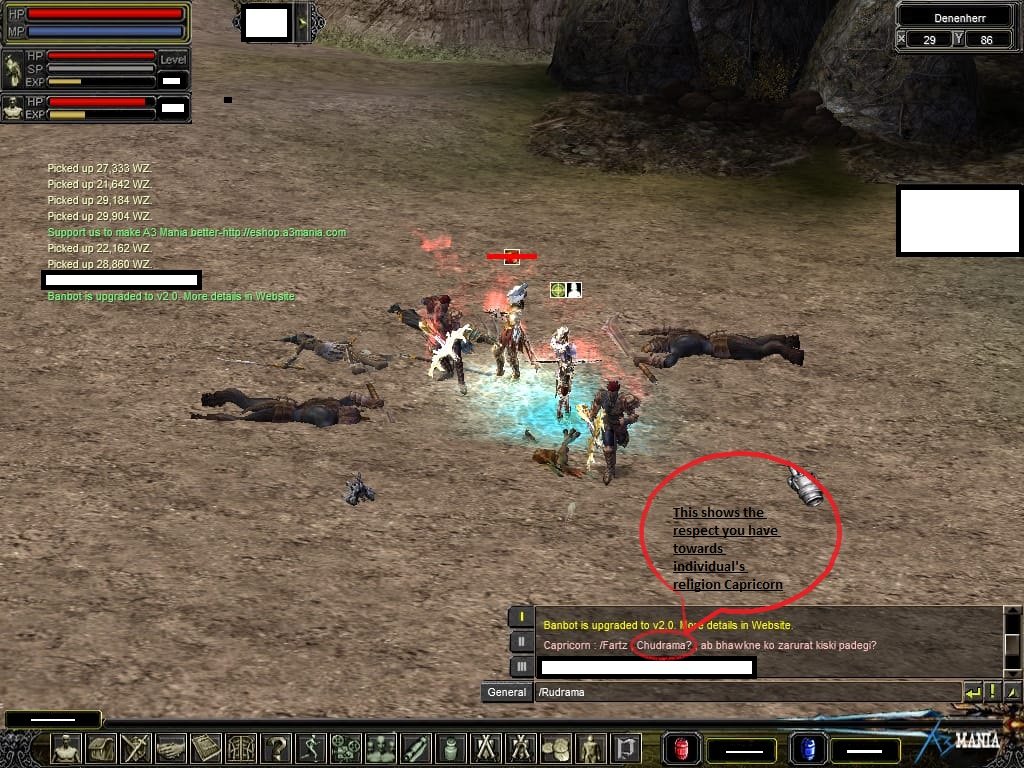Screen dimensions: 1024x768
Task: Click the handshake trade icon
Action: point(172,748)
